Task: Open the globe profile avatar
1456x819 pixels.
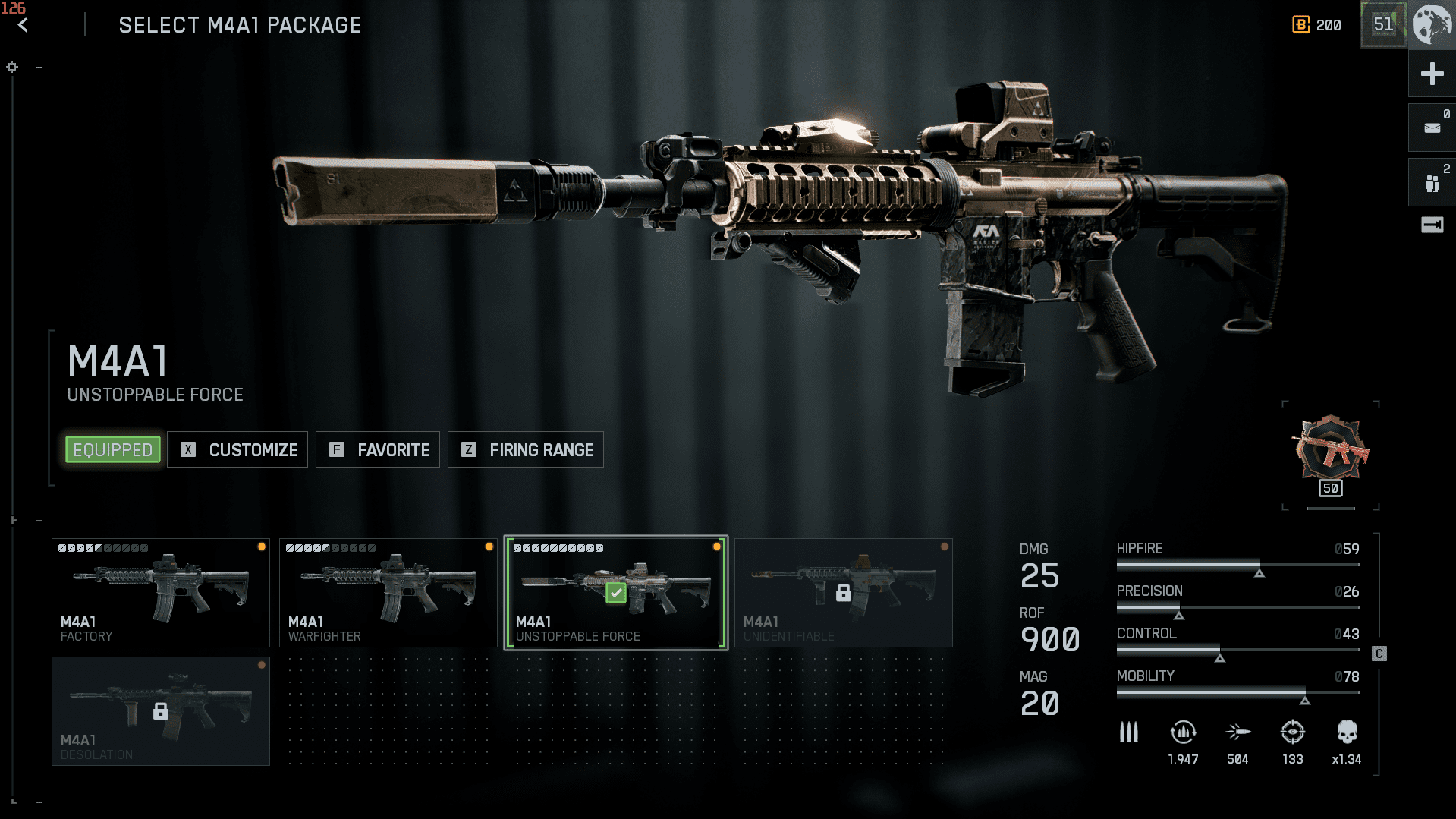Action: [1432, 24]
